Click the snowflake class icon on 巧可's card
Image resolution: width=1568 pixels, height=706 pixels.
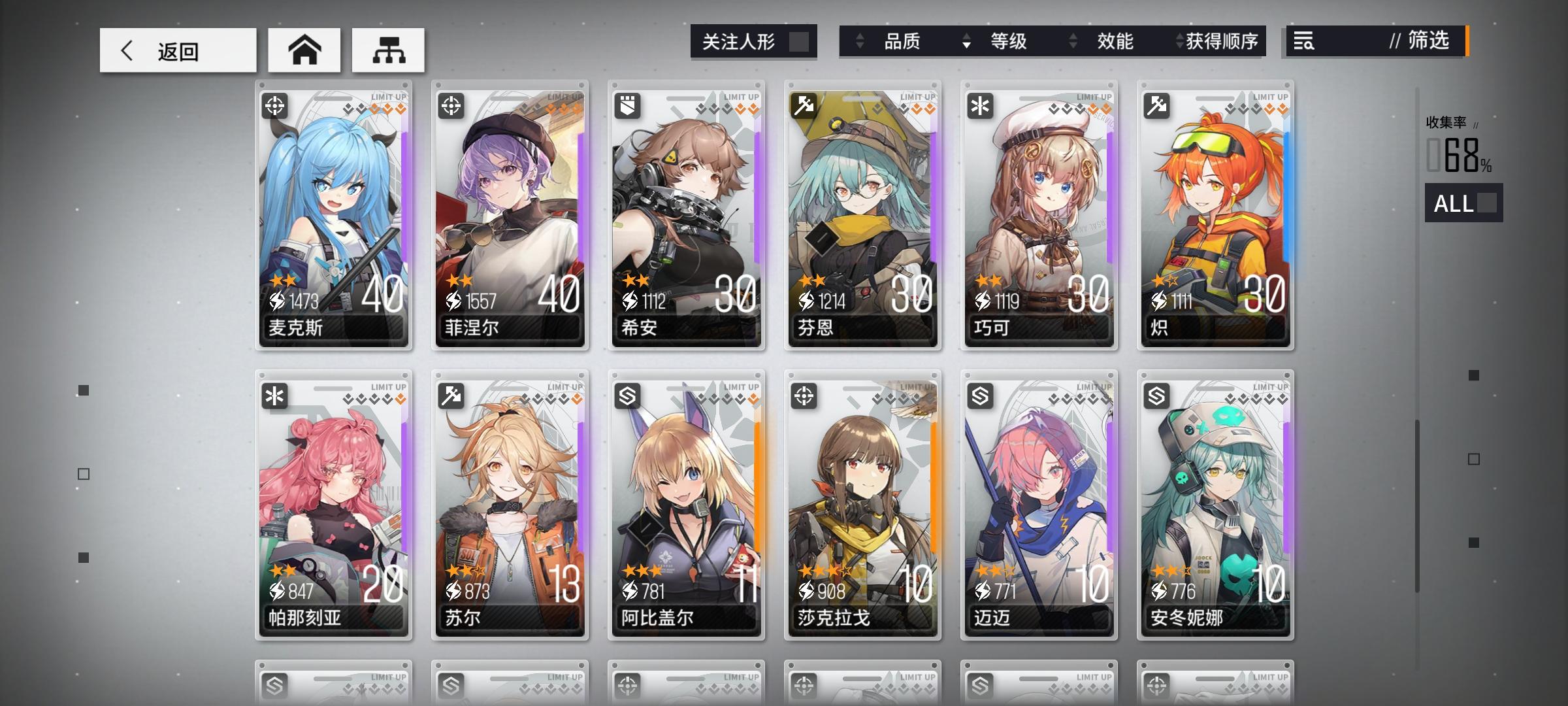coord(981,105)
